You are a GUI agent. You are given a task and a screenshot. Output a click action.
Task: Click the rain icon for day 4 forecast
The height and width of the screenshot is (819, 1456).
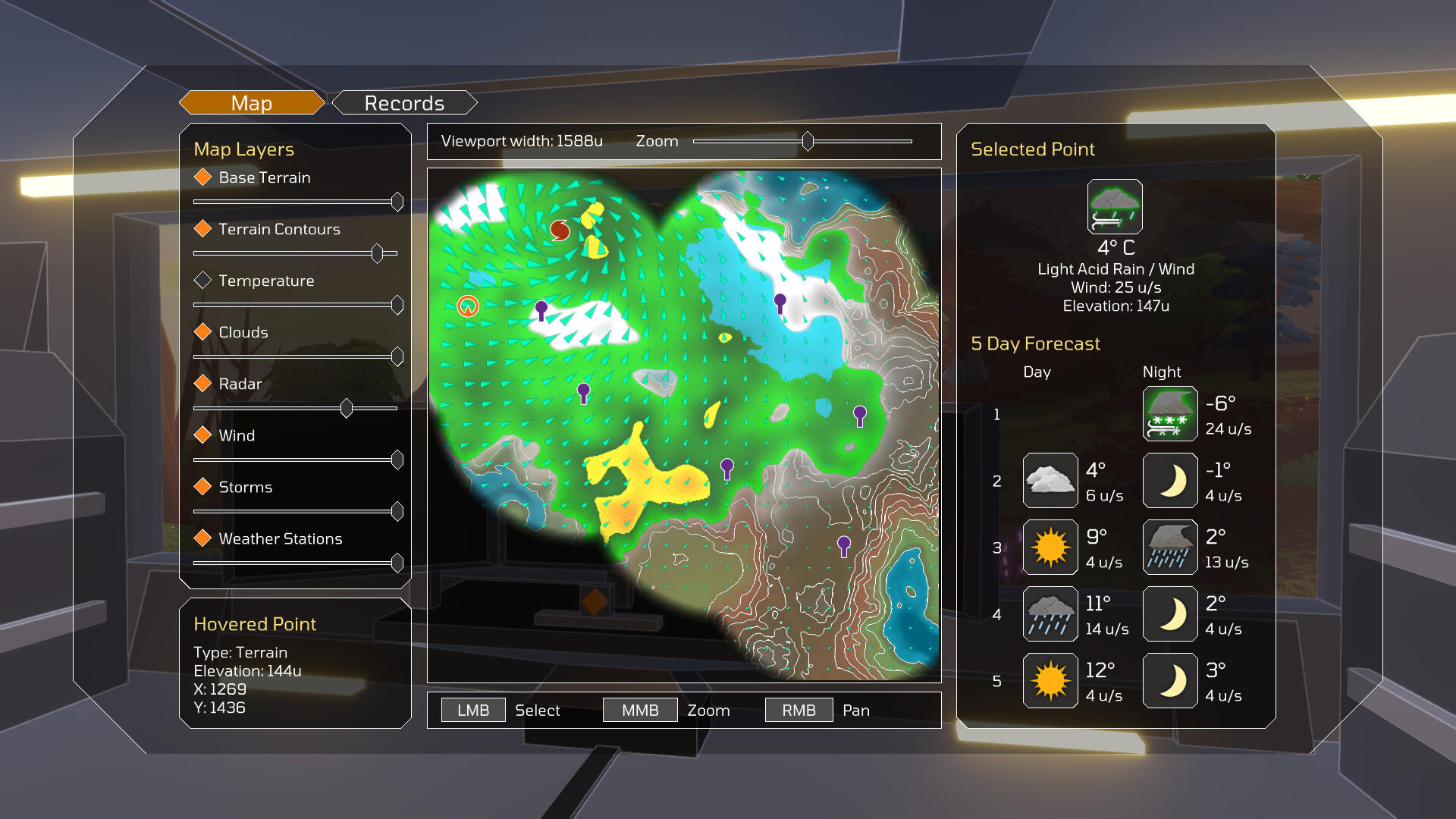[1050, 613]
